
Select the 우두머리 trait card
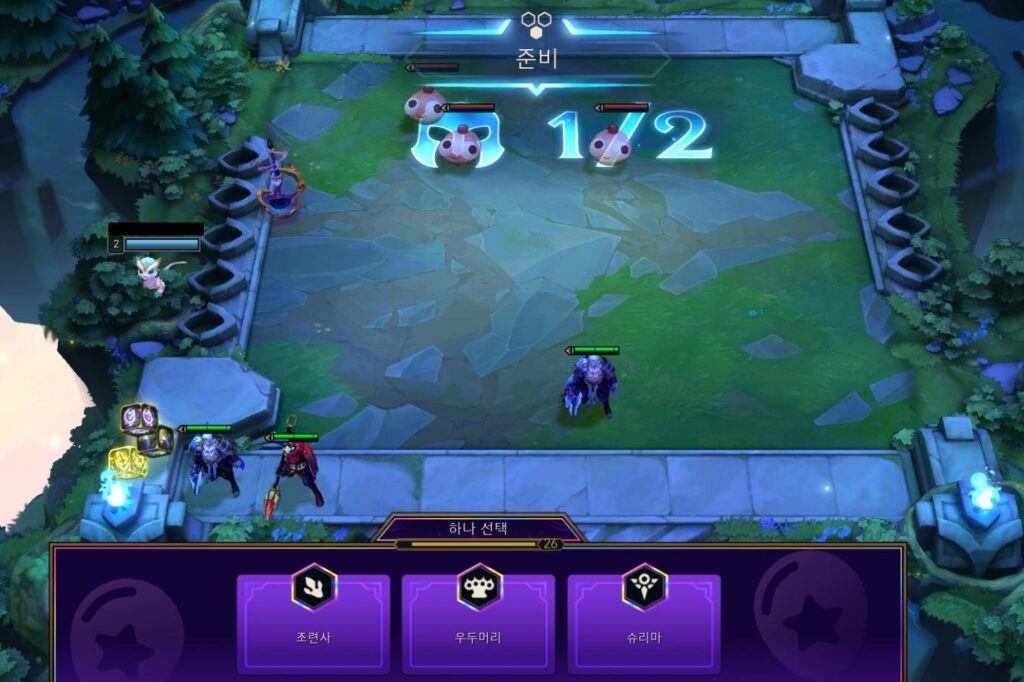click(479, 622)
